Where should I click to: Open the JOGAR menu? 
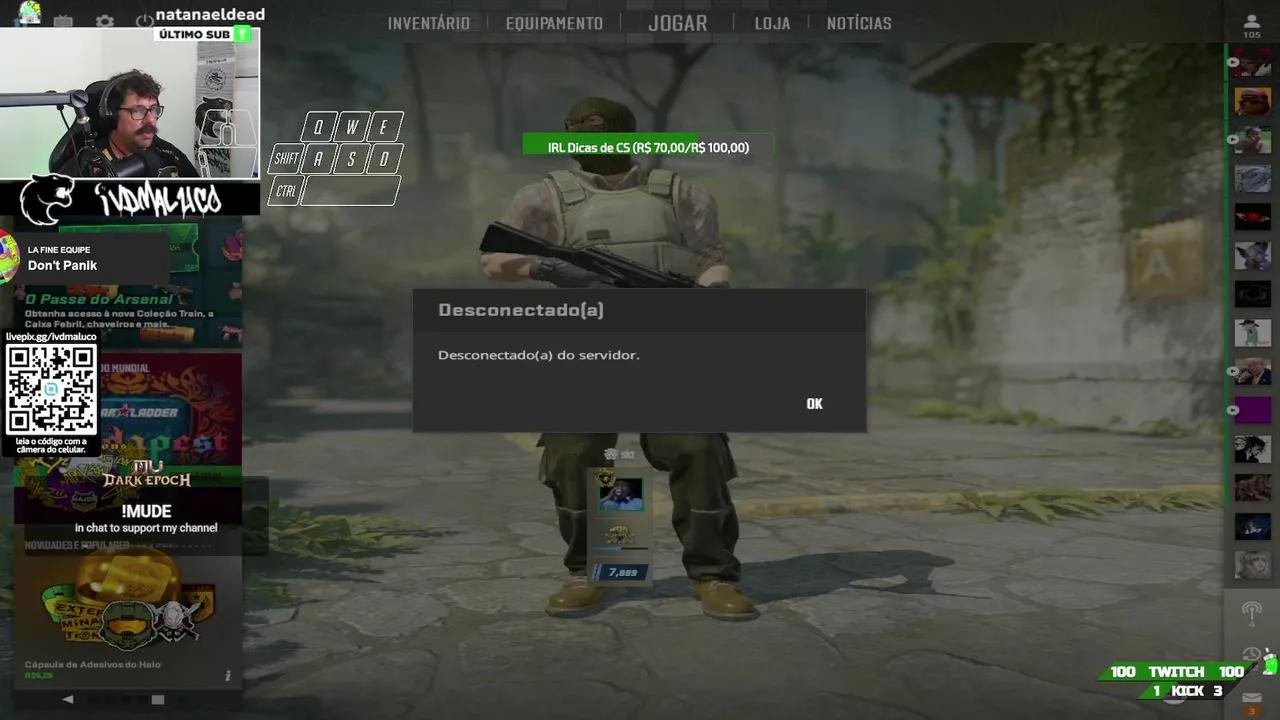[677, 22]
